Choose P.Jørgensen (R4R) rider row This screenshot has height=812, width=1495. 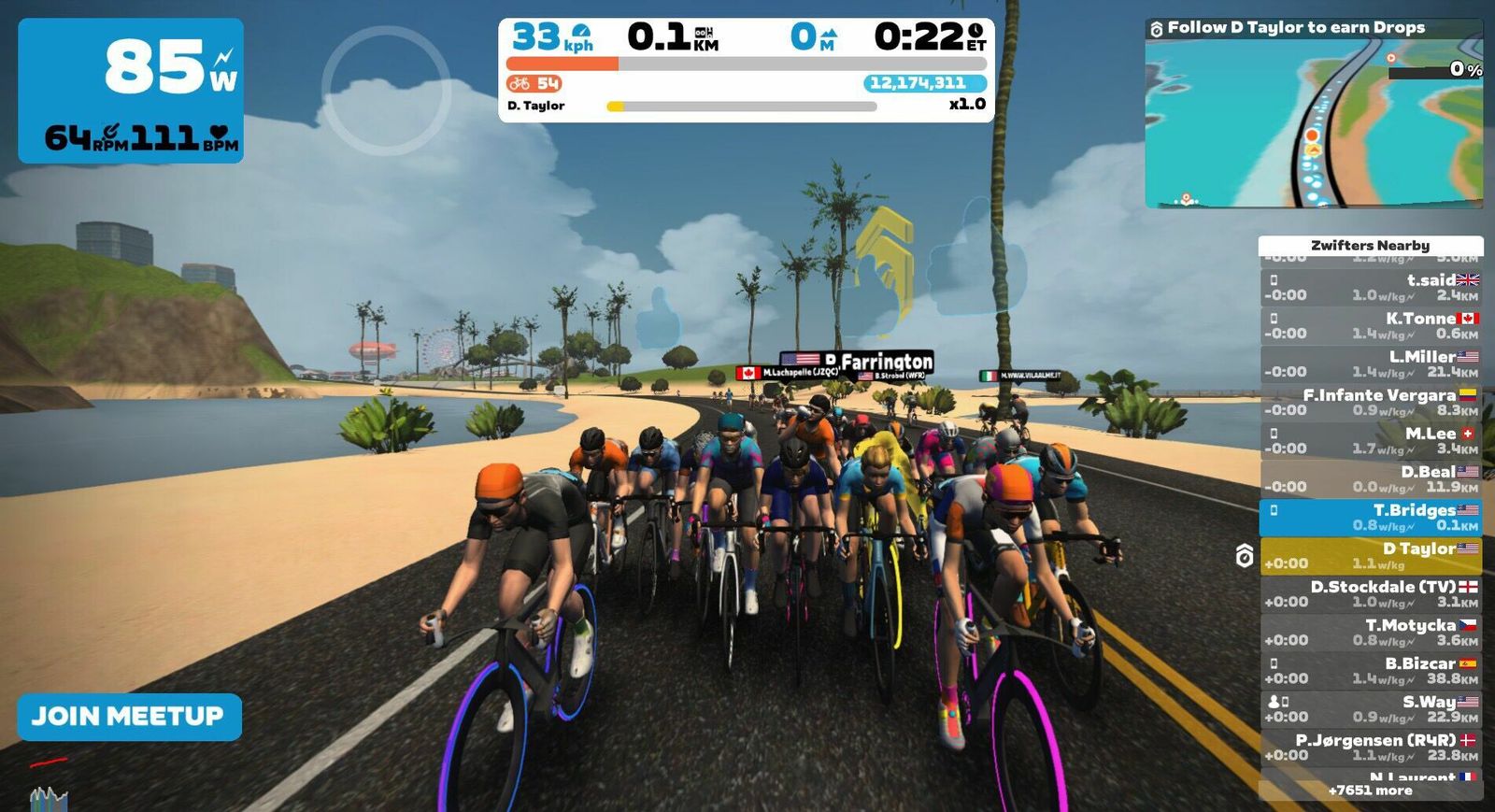pyautogui.click(x=1371, y=748)
